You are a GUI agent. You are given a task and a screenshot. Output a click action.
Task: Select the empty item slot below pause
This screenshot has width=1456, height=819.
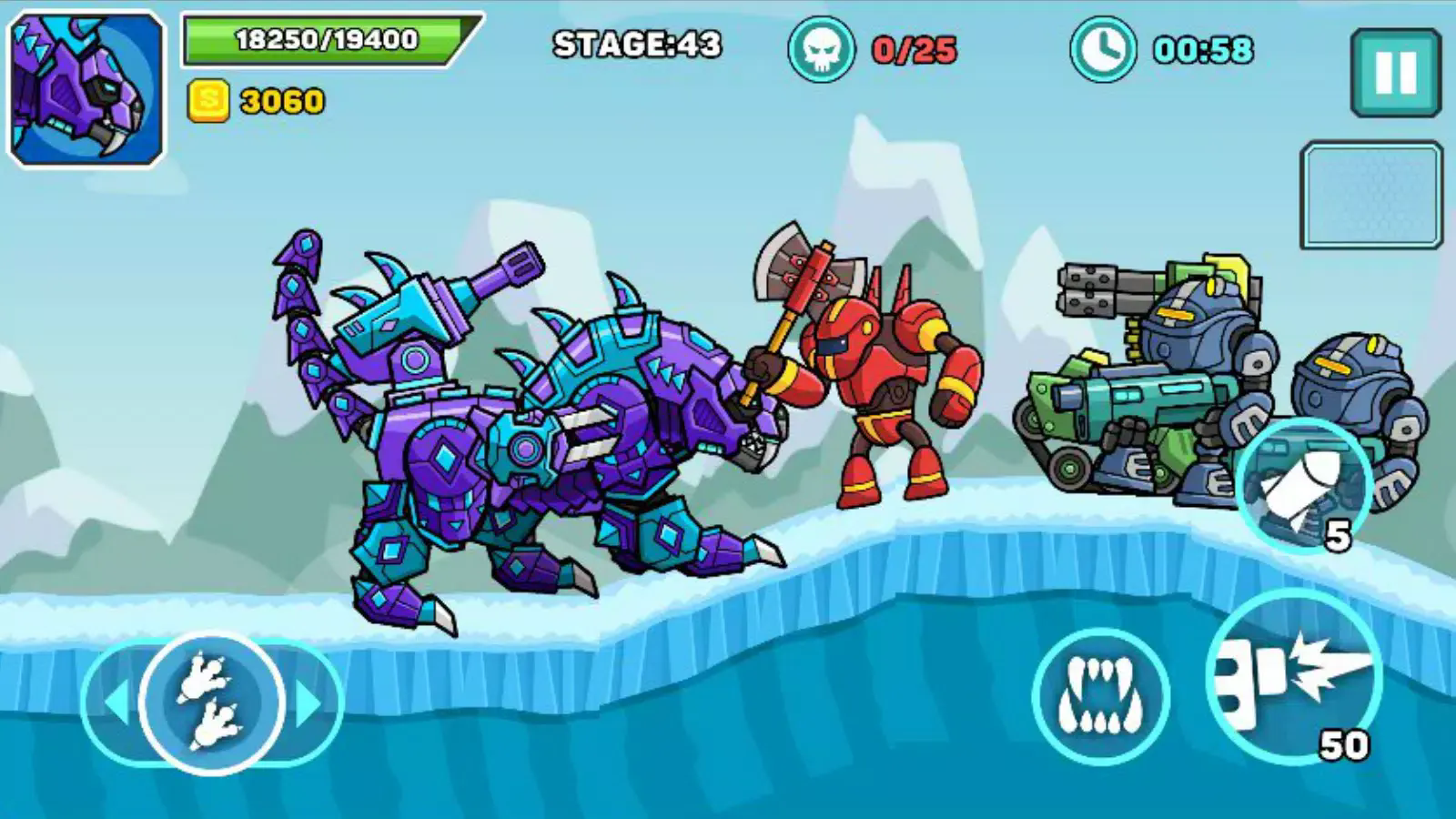1371,195
